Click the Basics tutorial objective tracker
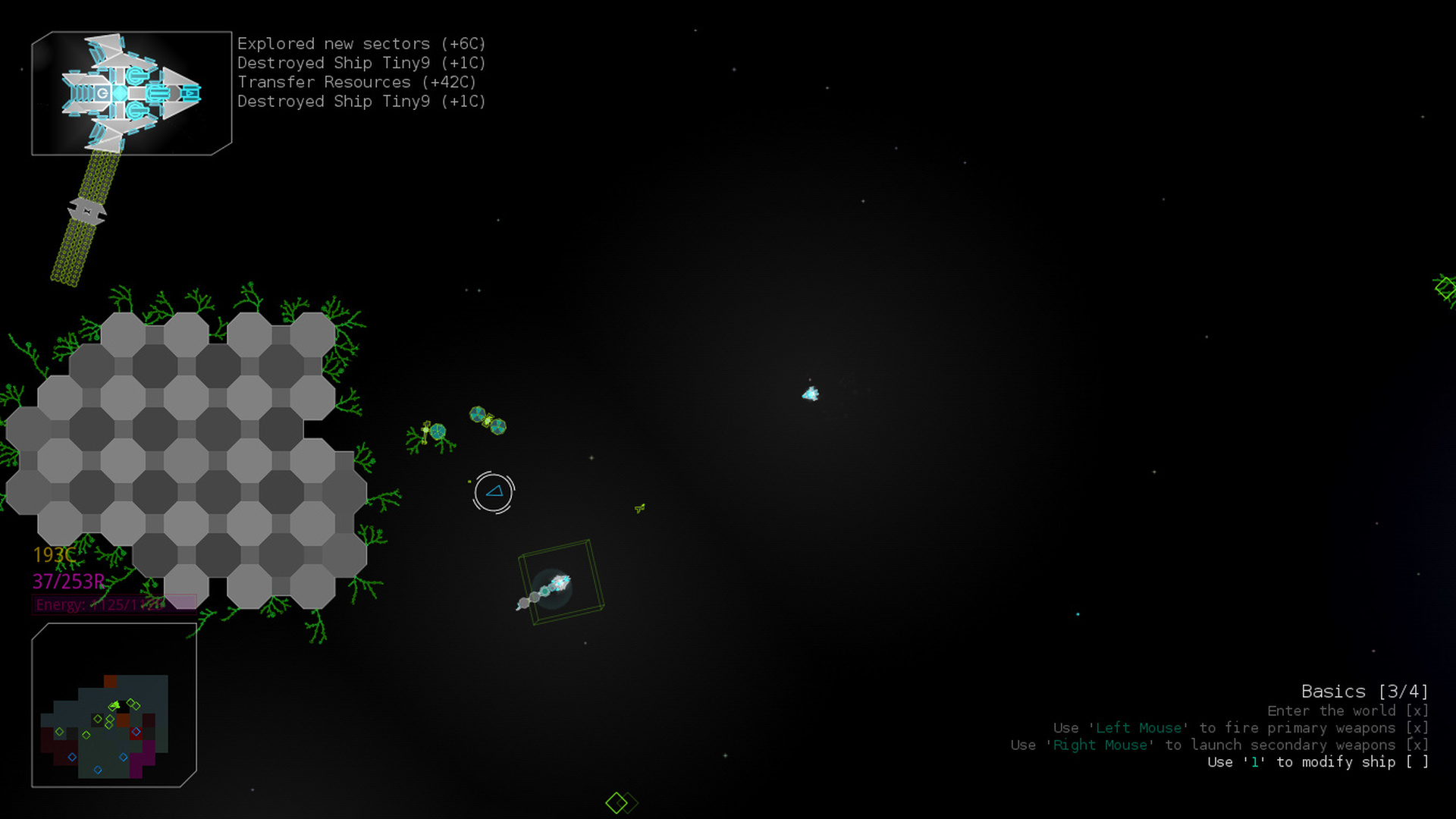 click(x=1363, y=692)
